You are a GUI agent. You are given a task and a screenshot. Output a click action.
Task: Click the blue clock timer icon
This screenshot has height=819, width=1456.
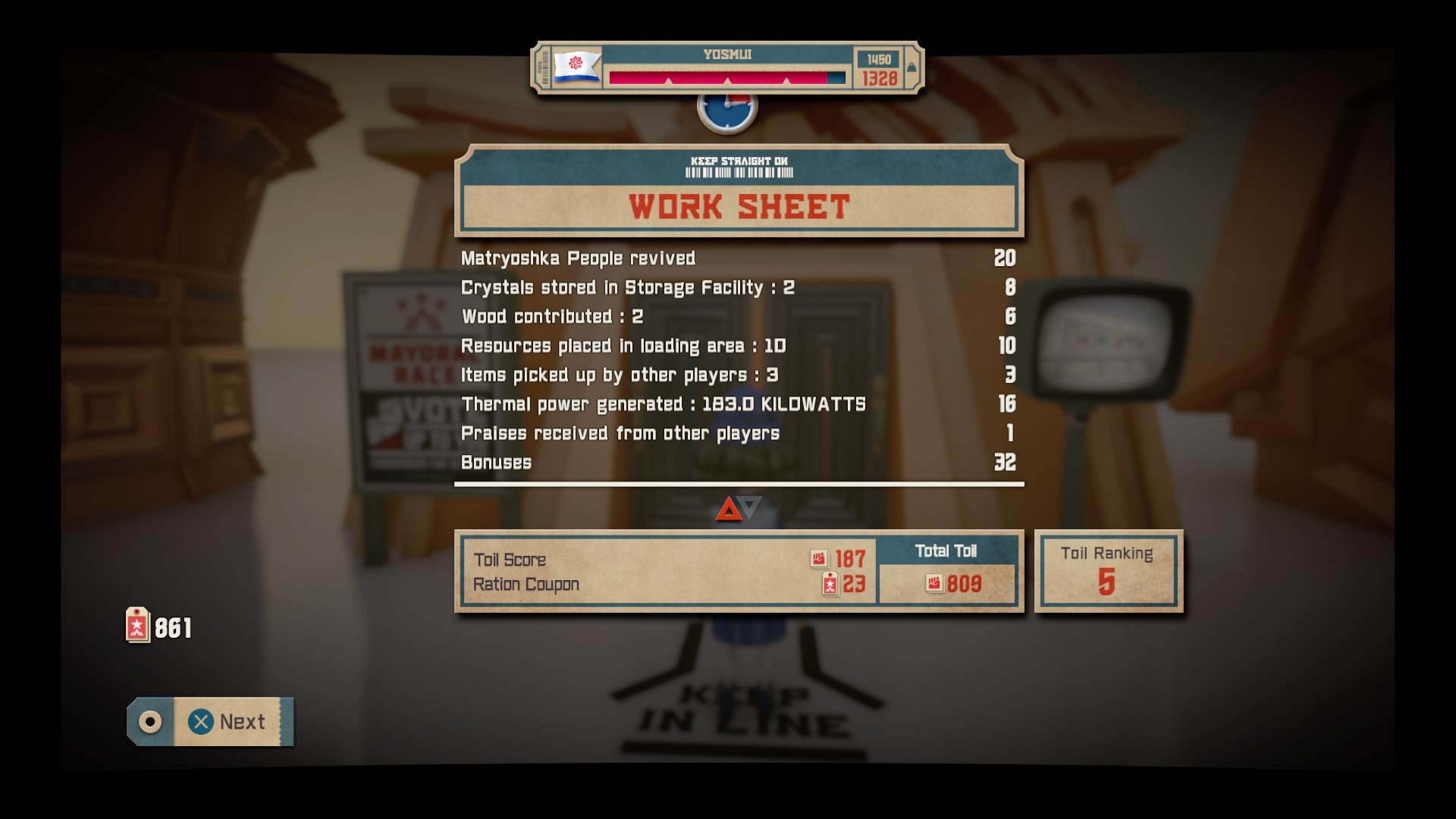[x=726, y=107]
